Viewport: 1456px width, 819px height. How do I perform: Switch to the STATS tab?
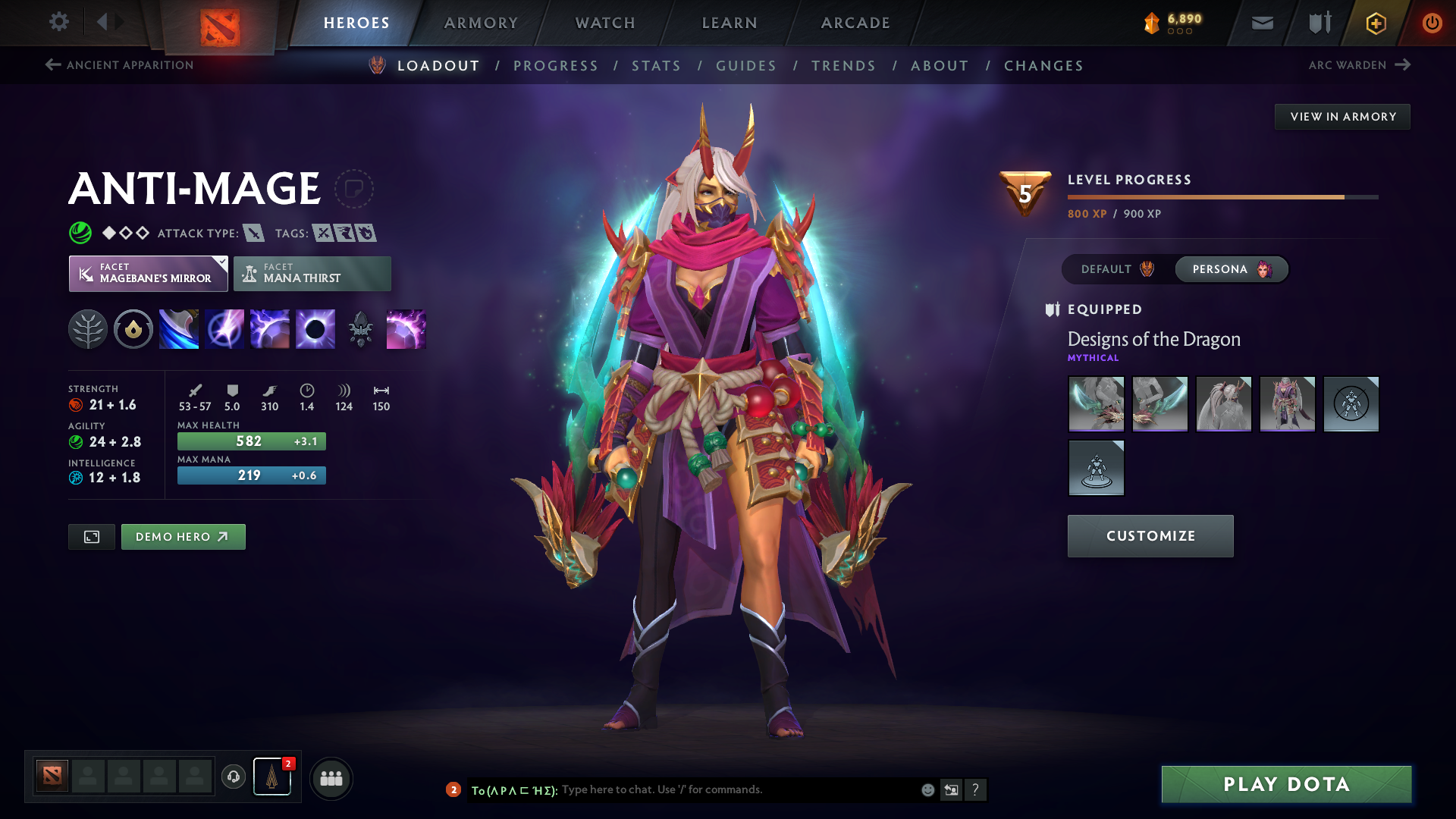[x=656, y=65]
